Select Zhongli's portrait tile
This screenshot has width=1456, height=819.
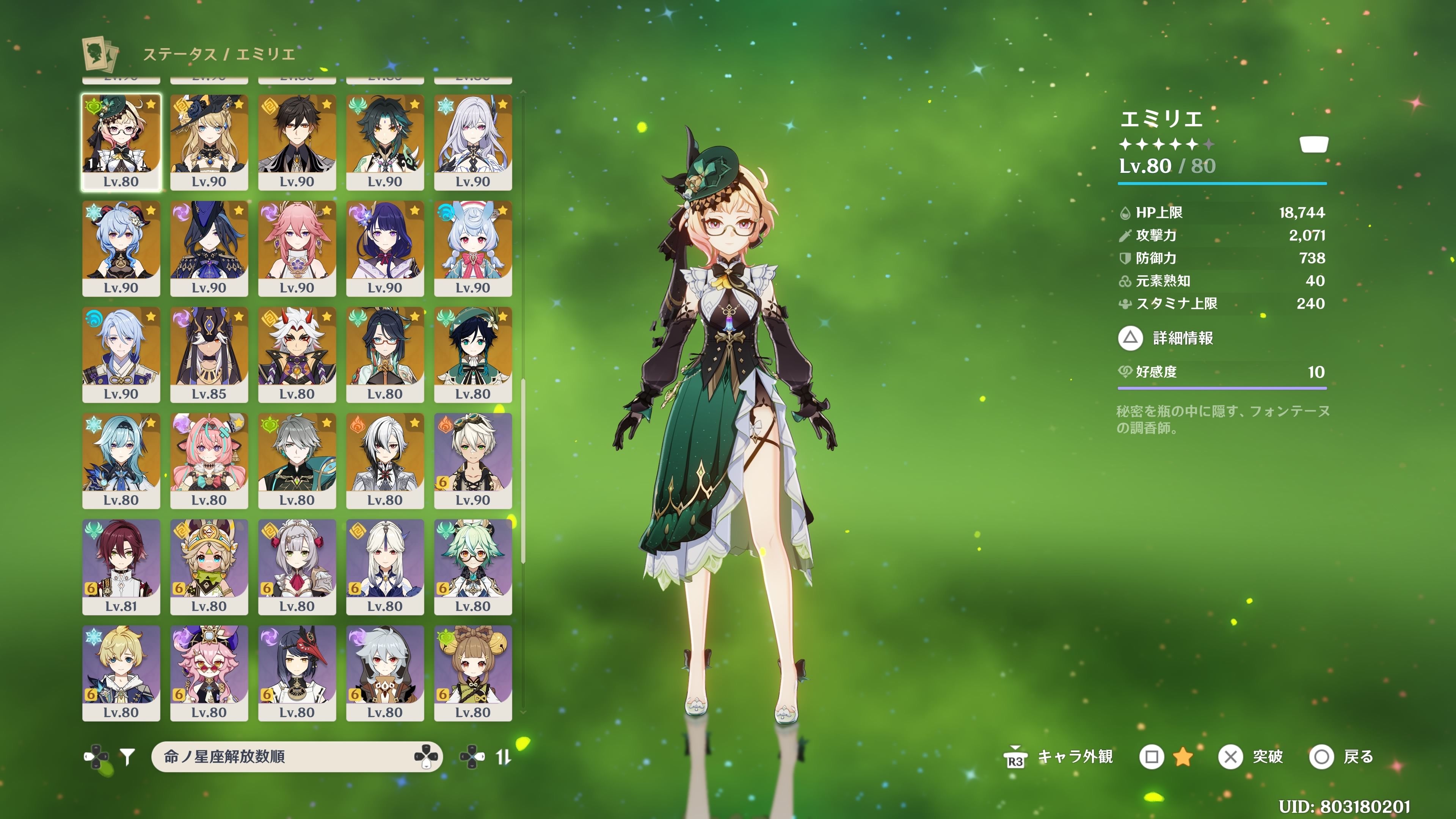click(297, 142)
